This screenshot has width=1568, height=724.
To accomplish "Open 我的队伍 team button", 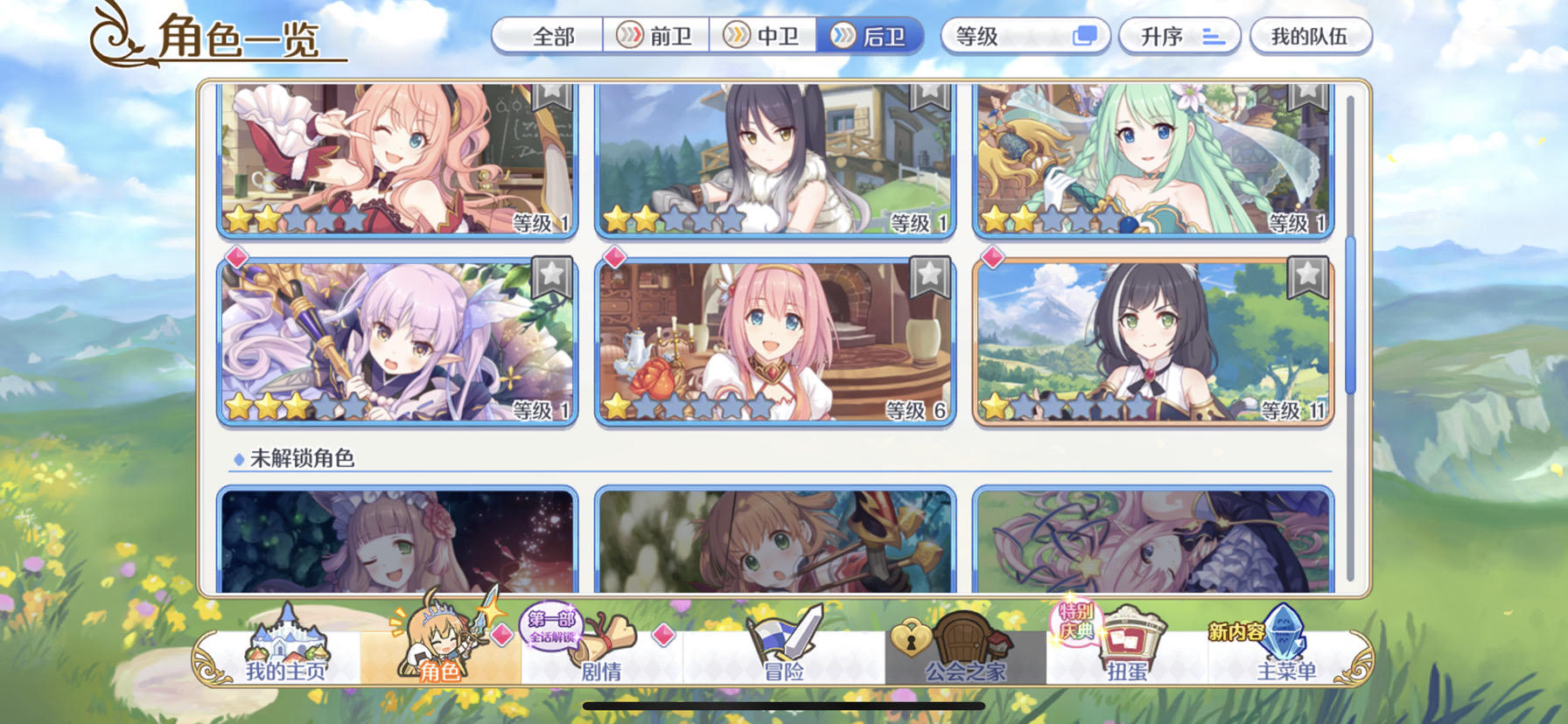I will [x=1312, y=36].
